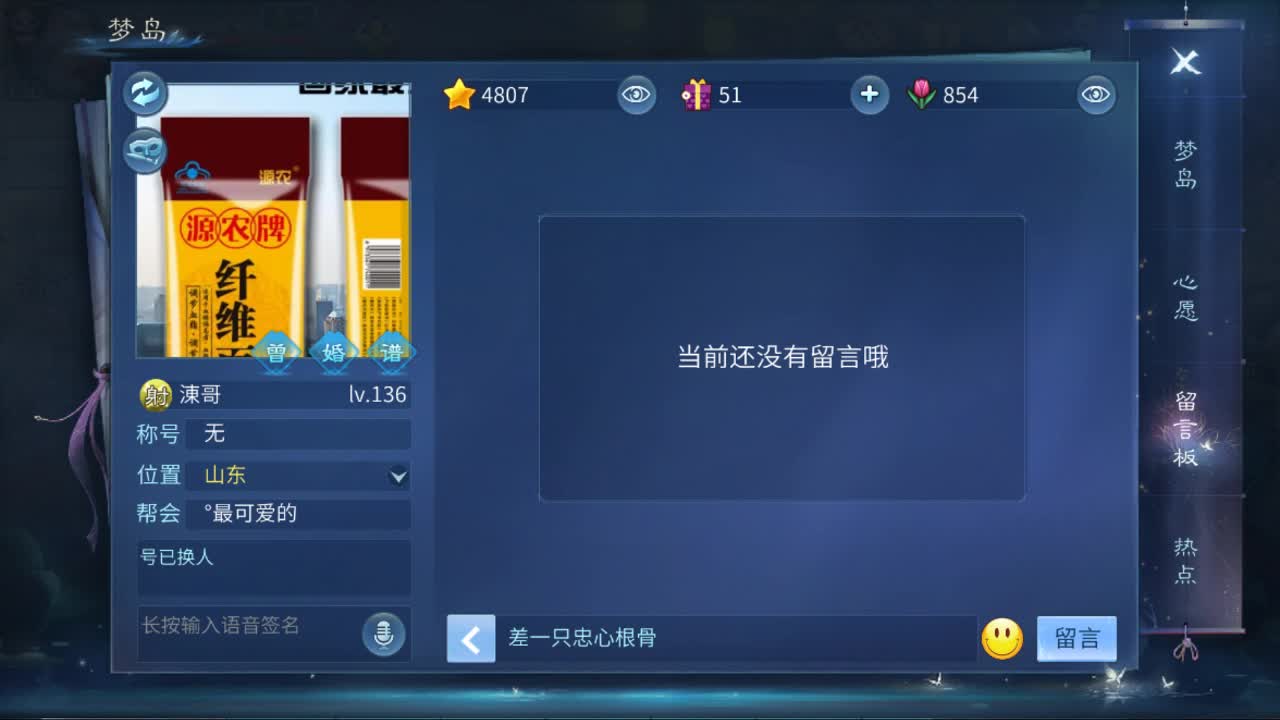This screenshot has height=720, width=1280.
Task: Click the star icon showing 4807
Action: pyautogui.click(x=459, y=95)
